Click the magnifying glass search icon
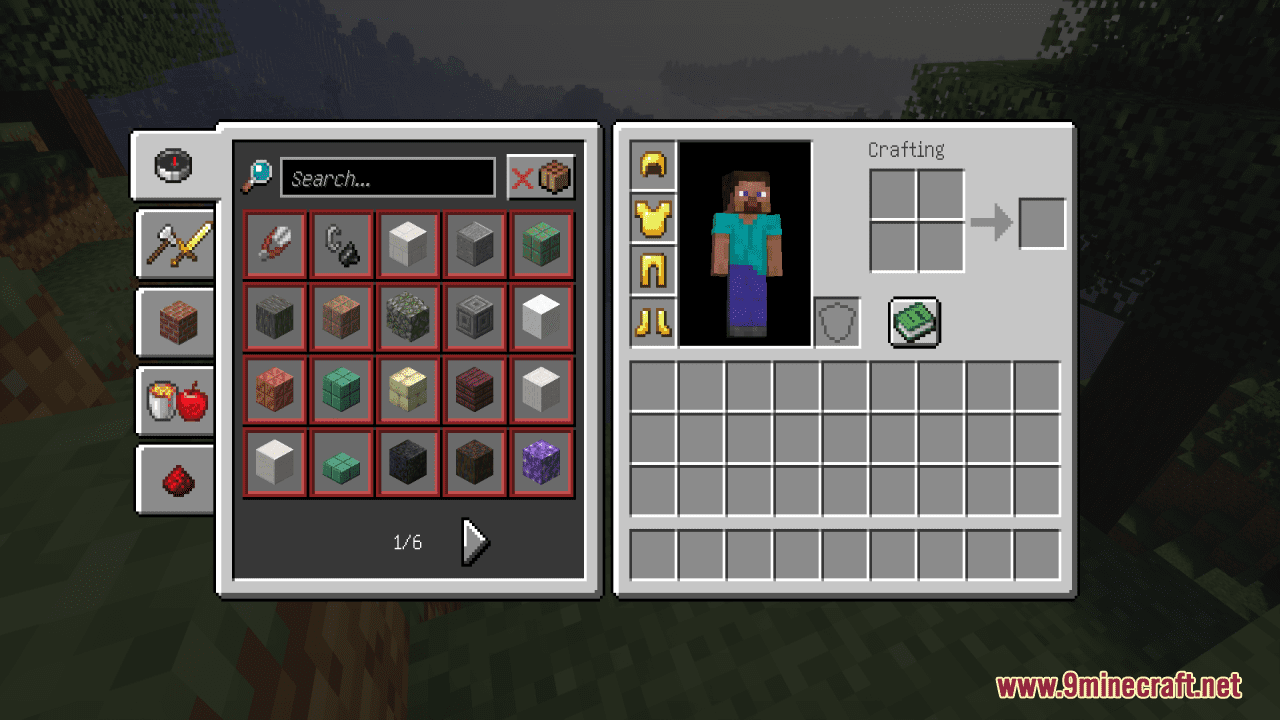Screen dimensions: 1280x720 point(258,176)
